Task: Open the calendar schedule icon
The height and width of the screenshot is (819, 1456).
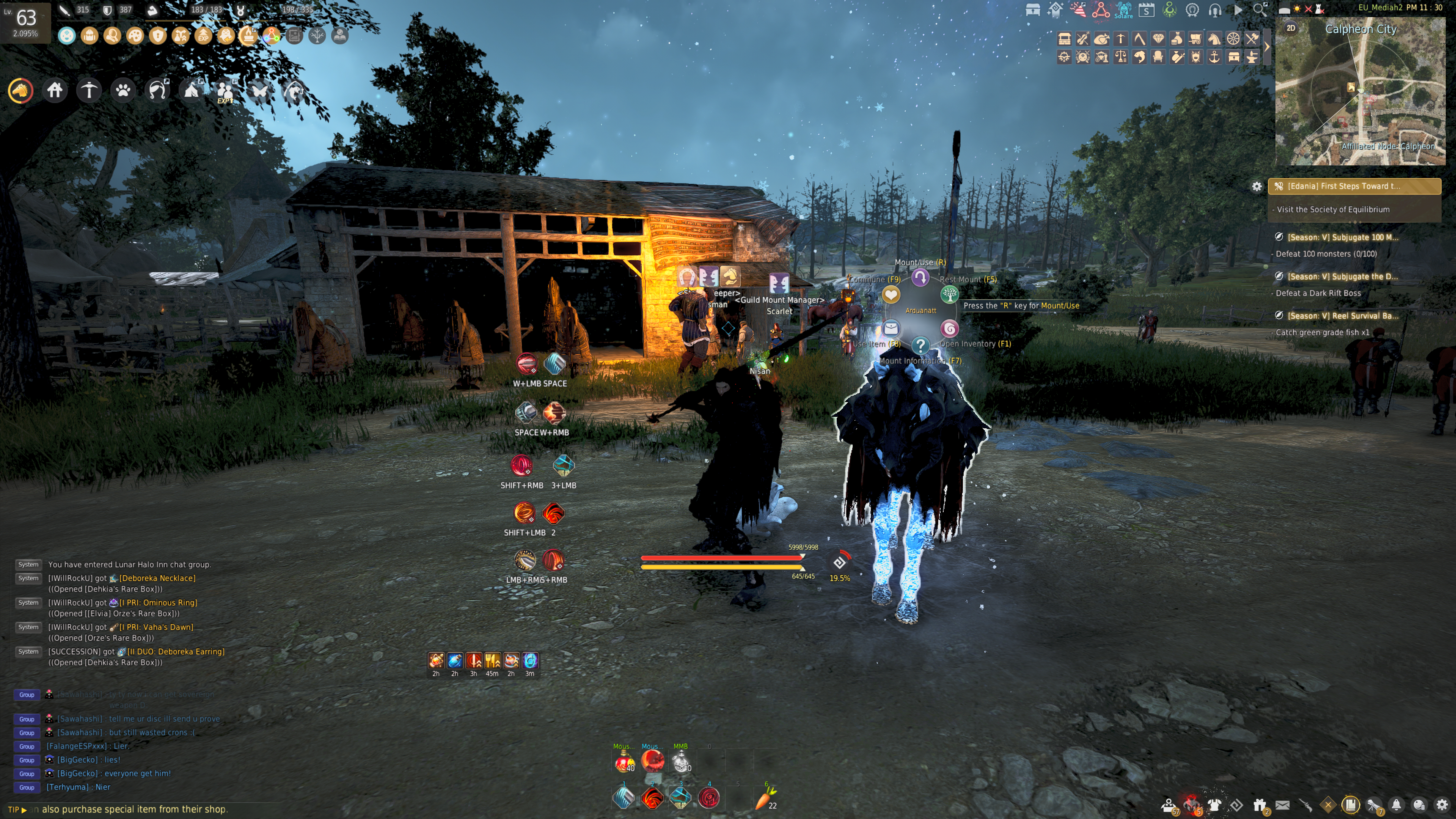Action: [x=1146, y=9]
